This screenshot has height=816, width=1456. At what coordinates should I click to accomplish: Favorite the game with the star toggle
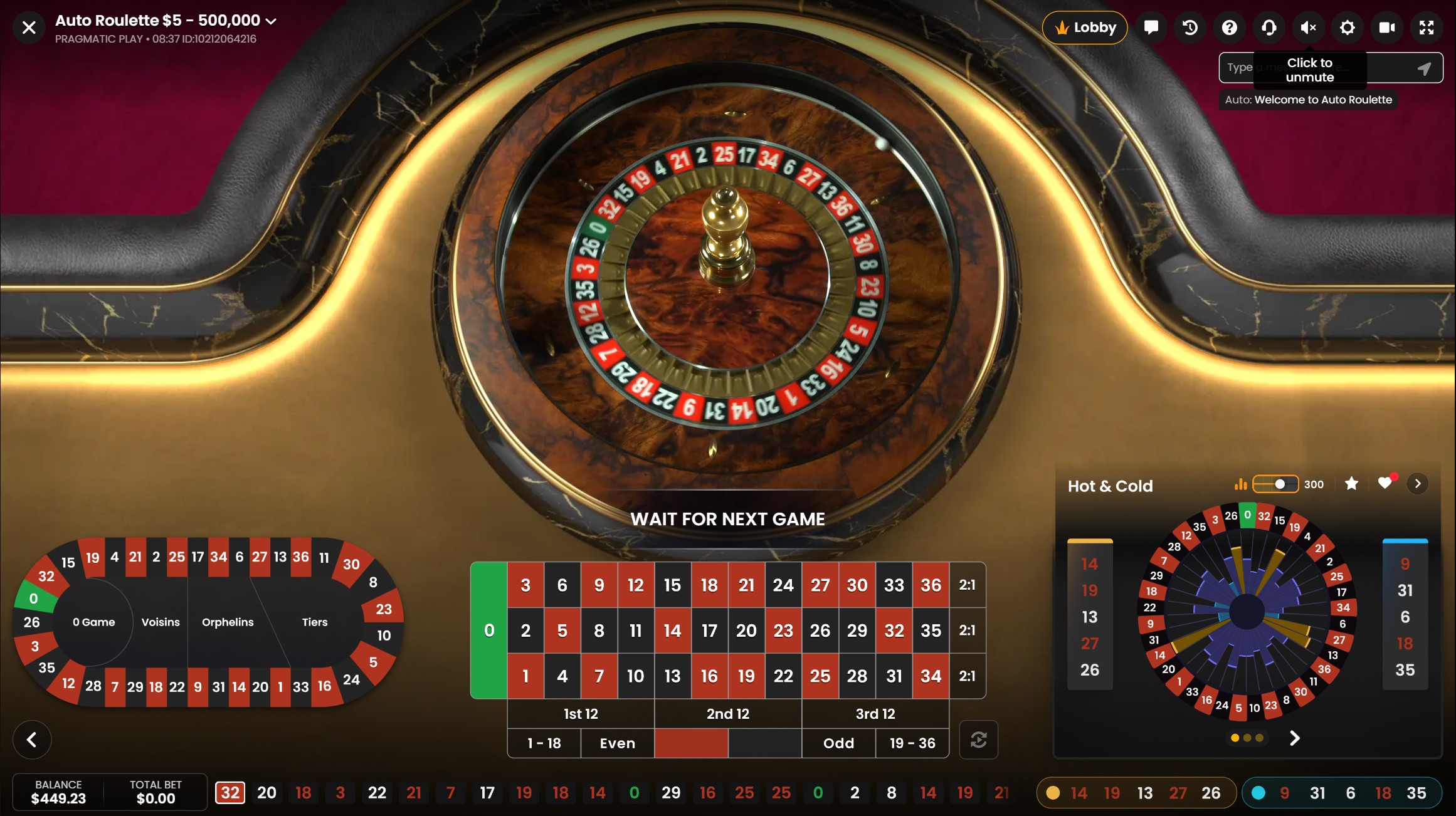(1351, 484)
